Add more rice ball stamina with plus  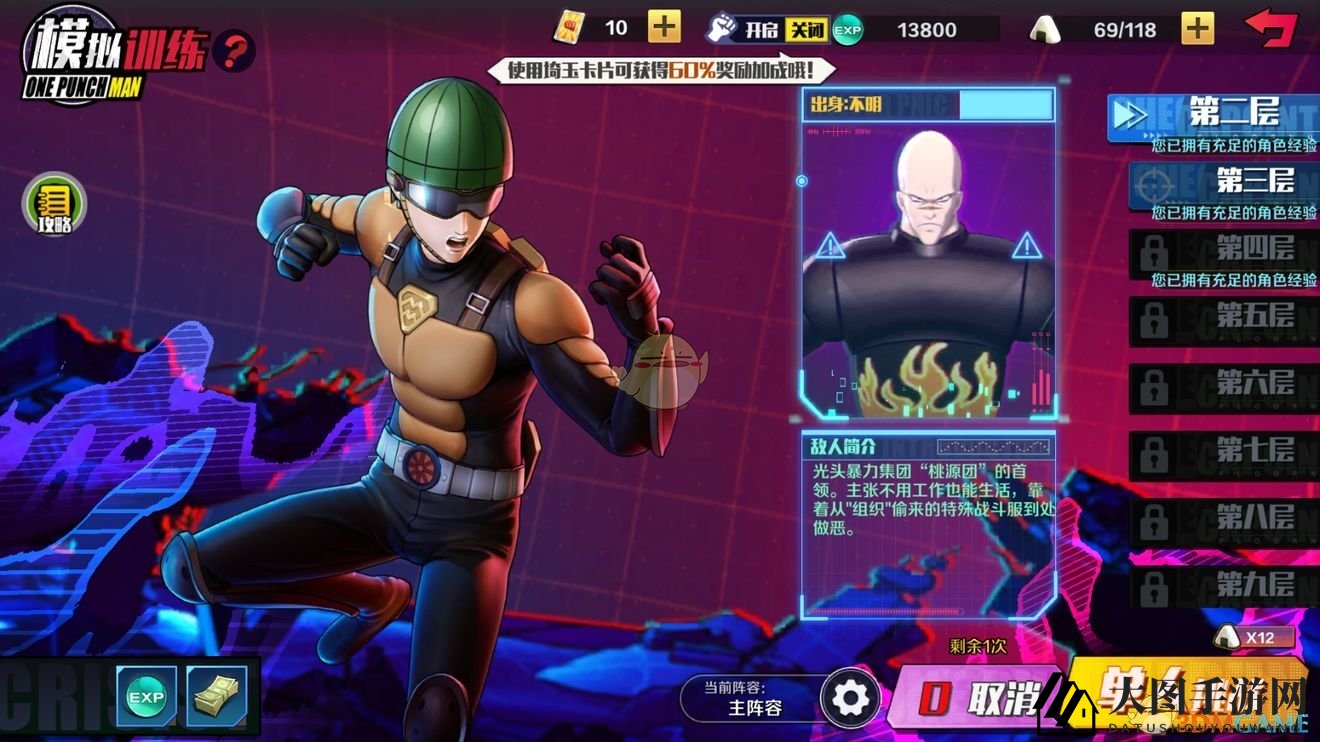click(1198, 28)
